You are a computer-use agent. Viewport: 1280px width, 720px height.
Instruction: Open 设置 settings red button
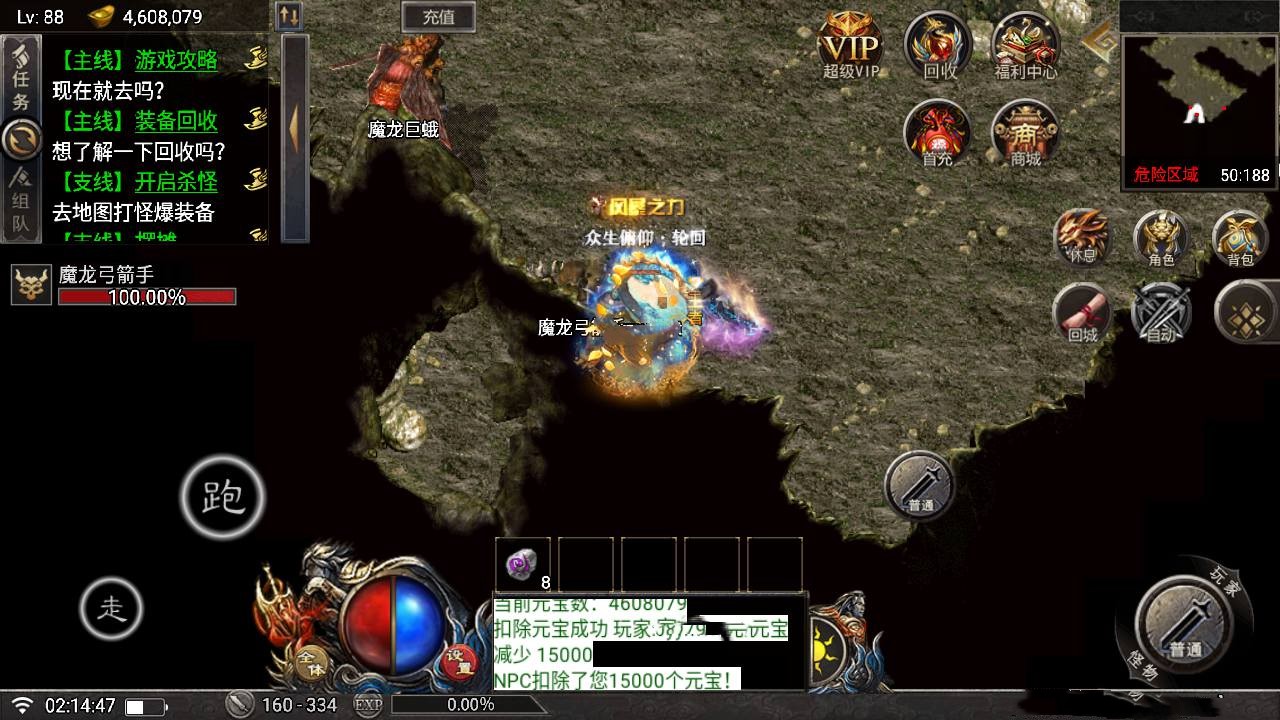pyautogui.click(x=459, y=660)
